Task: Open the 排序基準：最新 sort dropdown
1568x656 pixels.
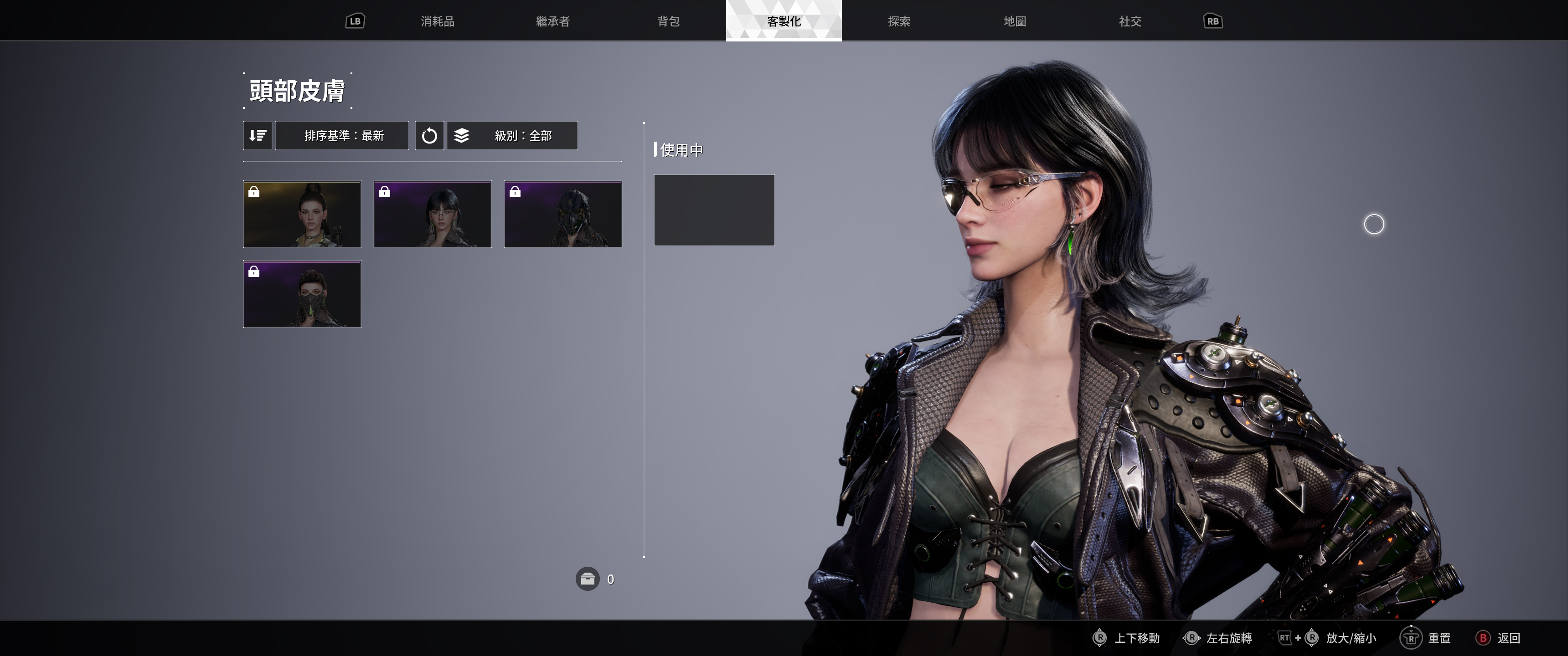Action: (342, 135)
